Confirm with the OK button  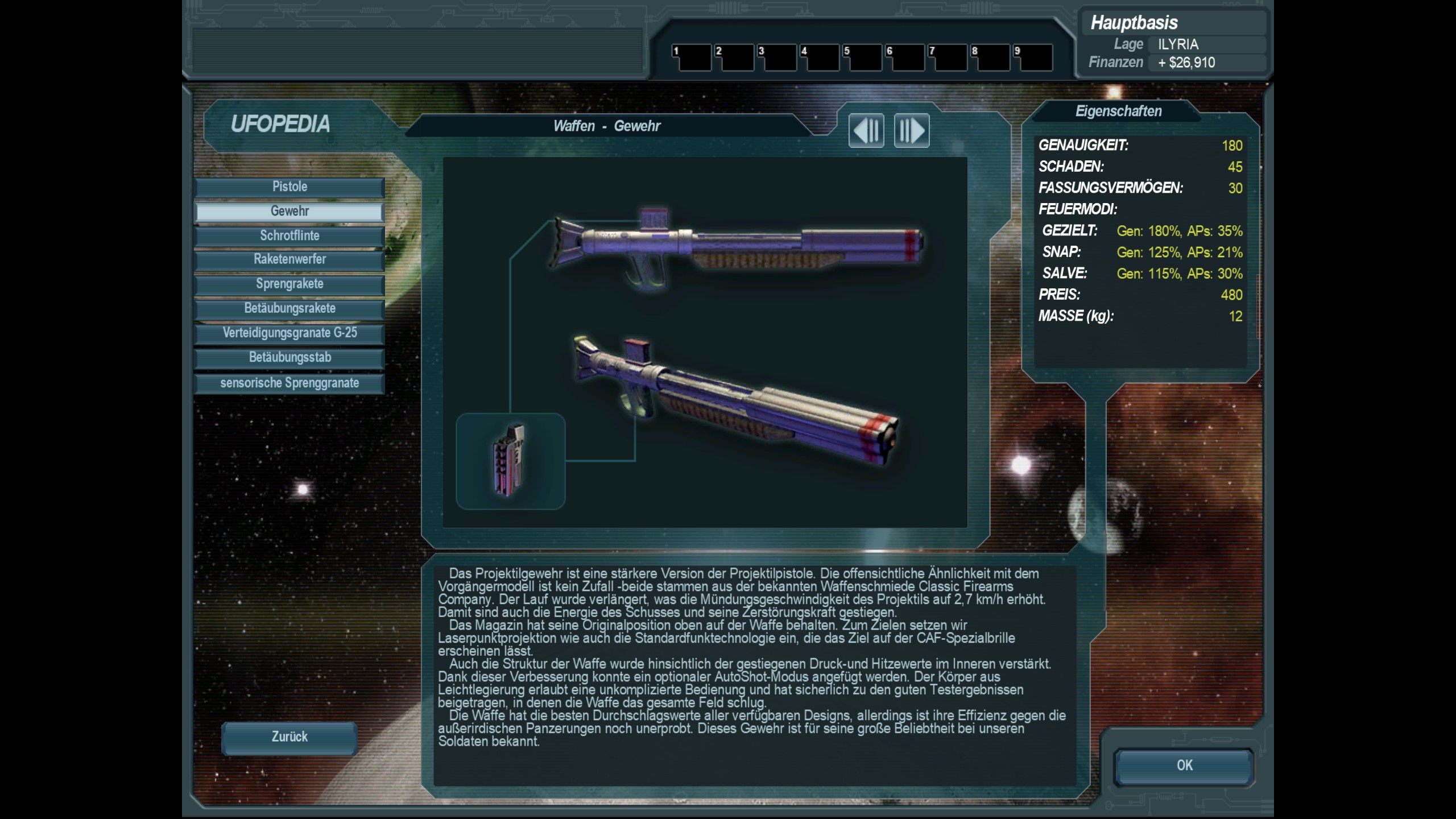1184,766
